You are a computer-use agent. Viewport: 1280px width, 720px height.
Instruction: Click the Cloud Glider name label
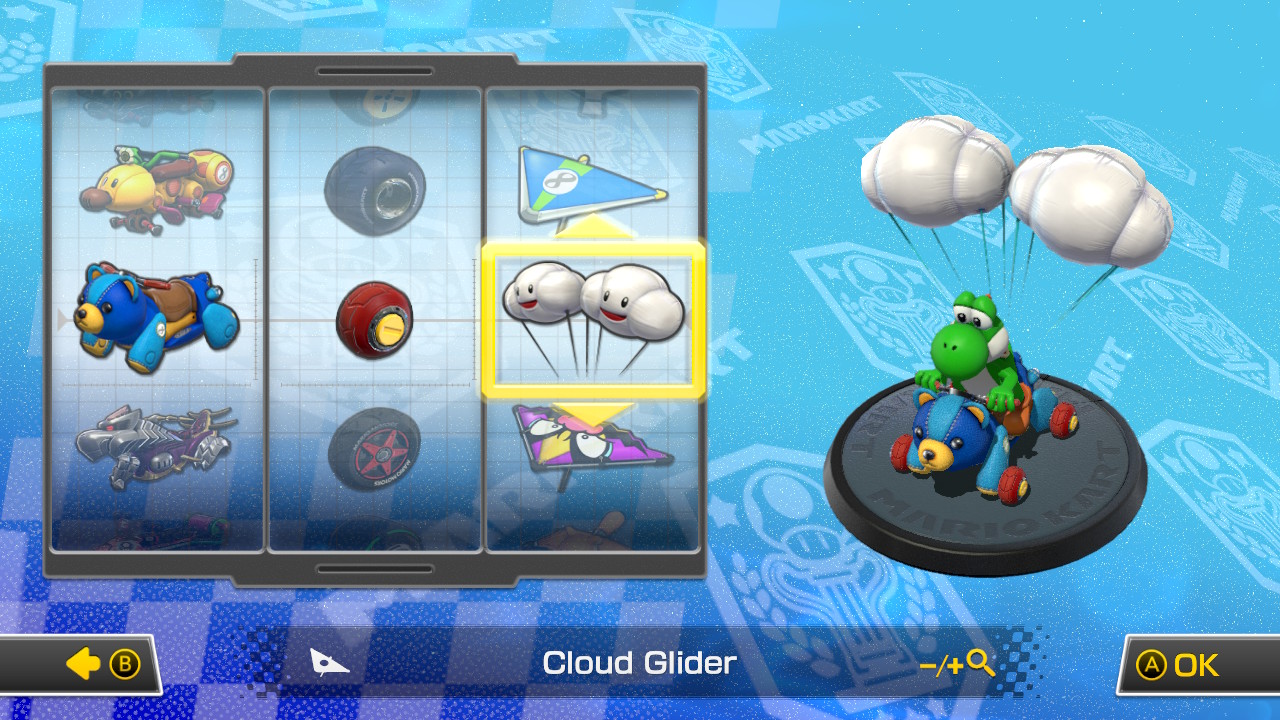(640, 662)
